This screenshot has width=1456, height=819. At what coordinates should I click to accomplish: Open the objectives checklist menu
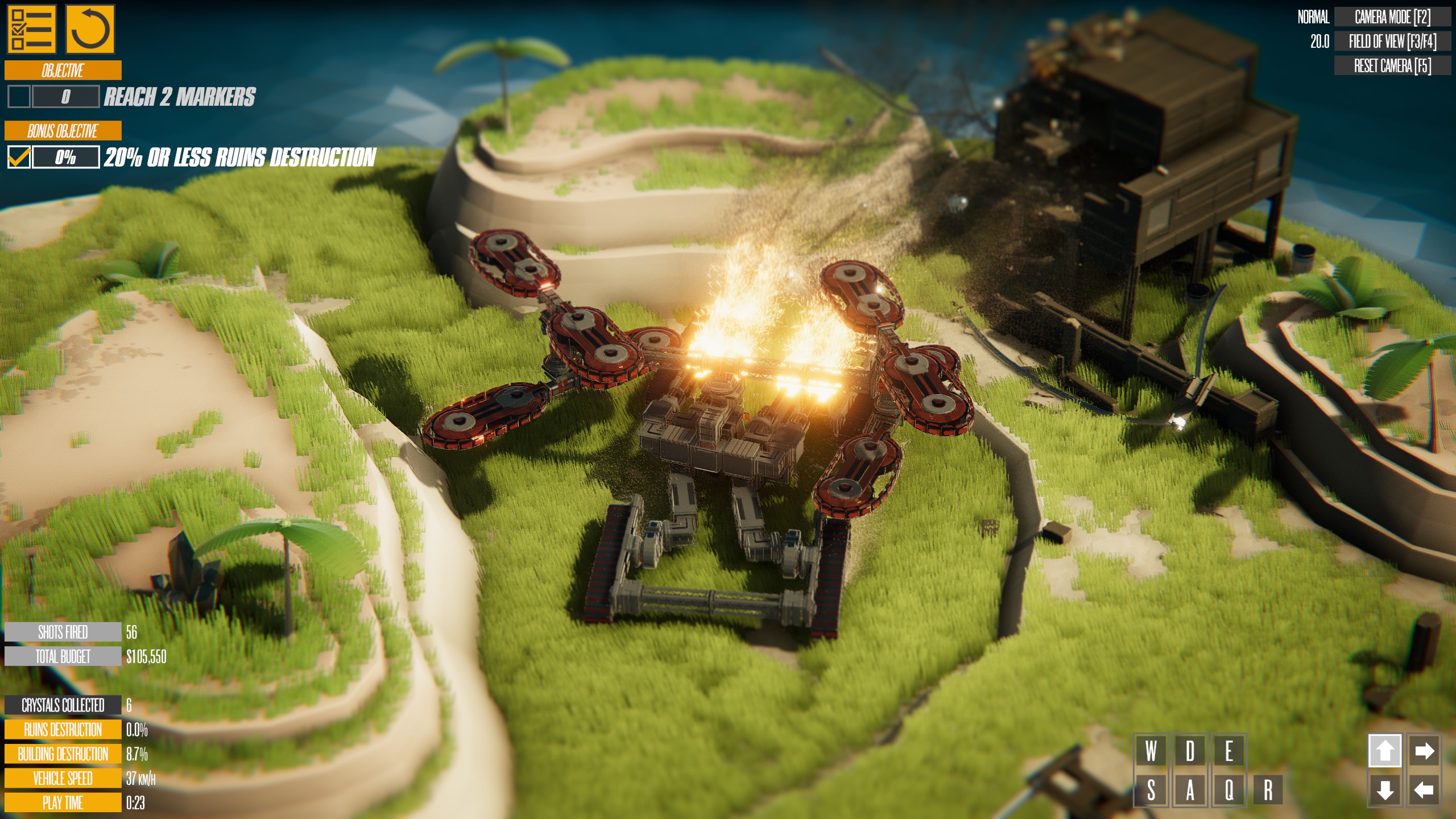click(x=31, y=28)
